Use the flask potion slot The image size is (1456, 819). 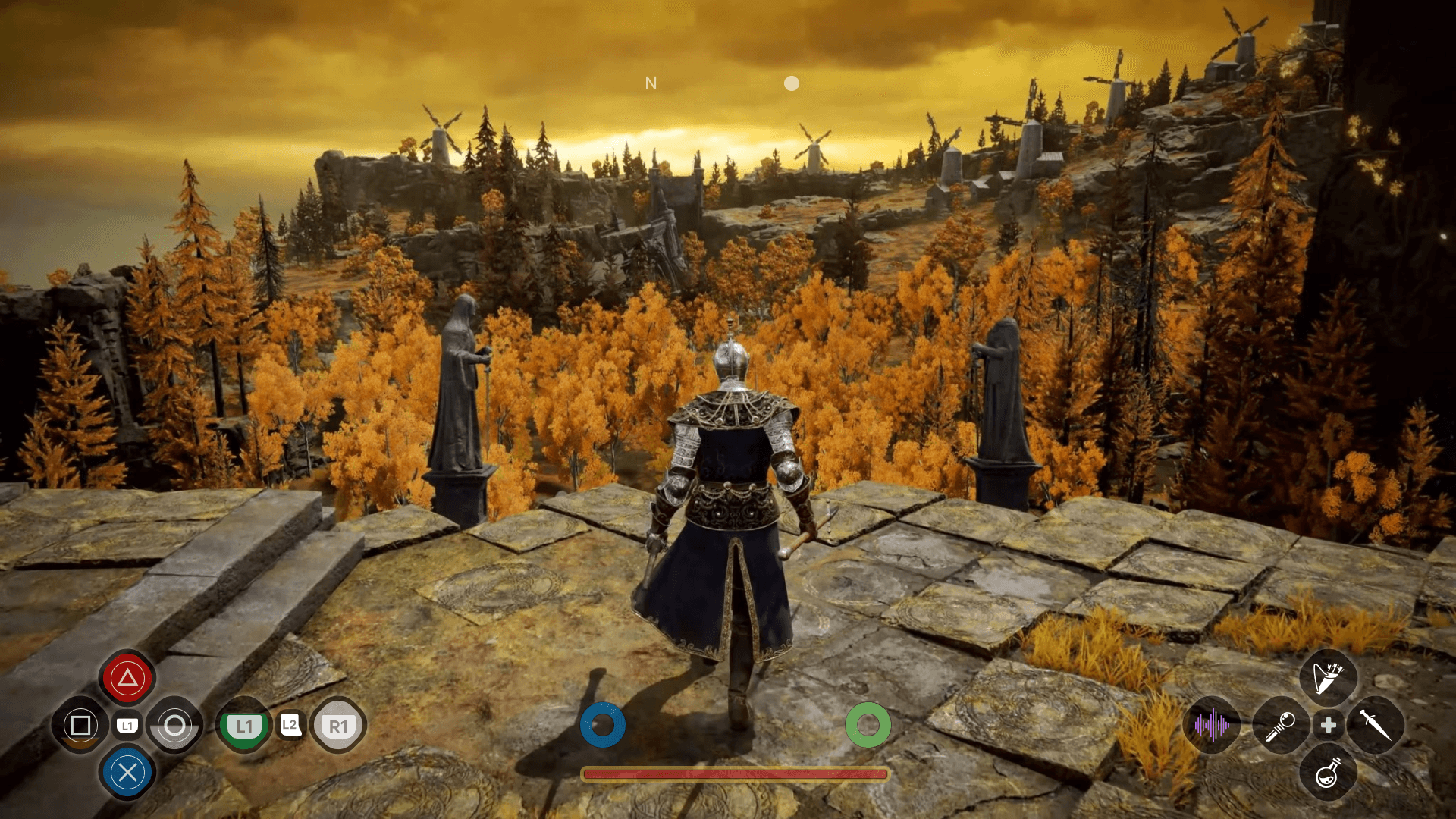(x=1328, y=773)
